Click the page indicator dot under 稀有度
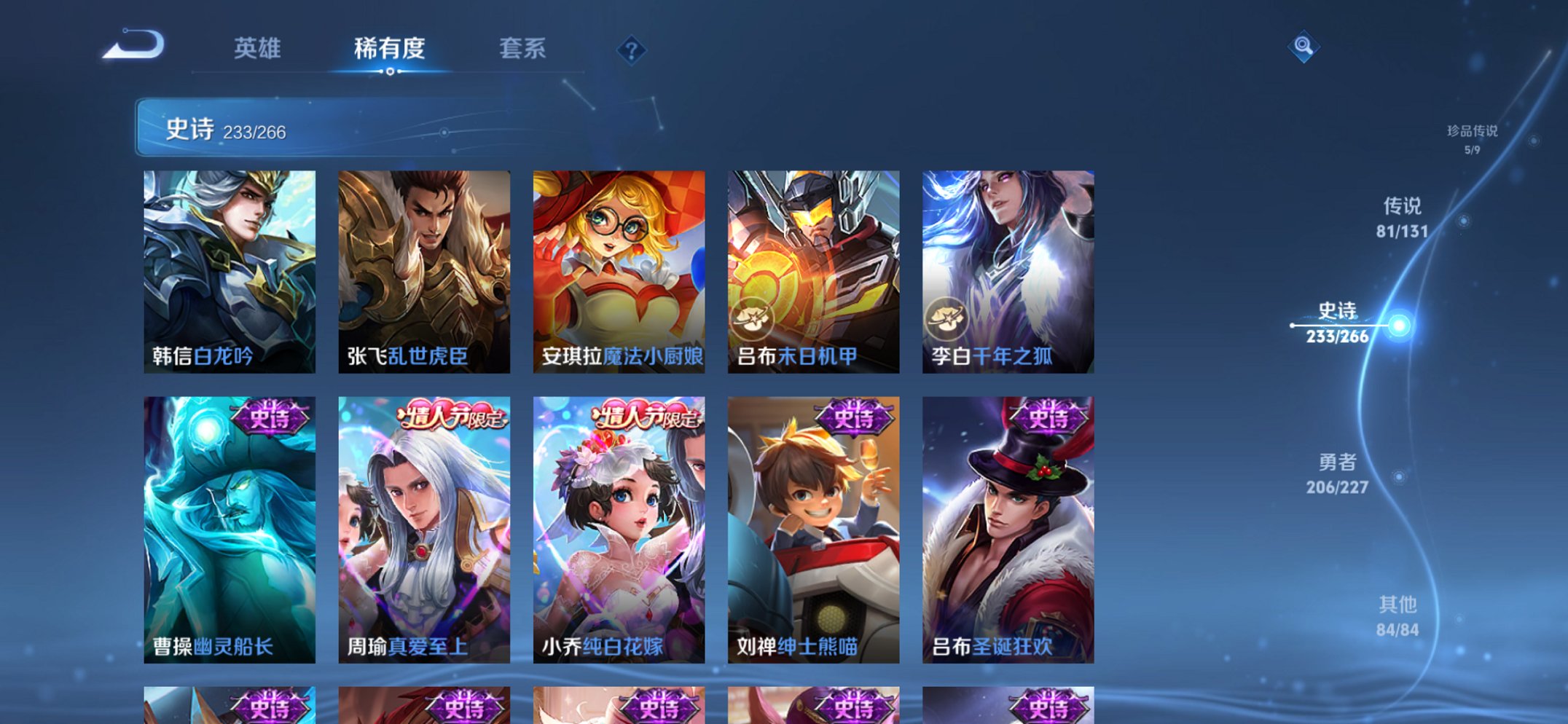The width and height of the screenshot is (1568, 724). [390, 71]
